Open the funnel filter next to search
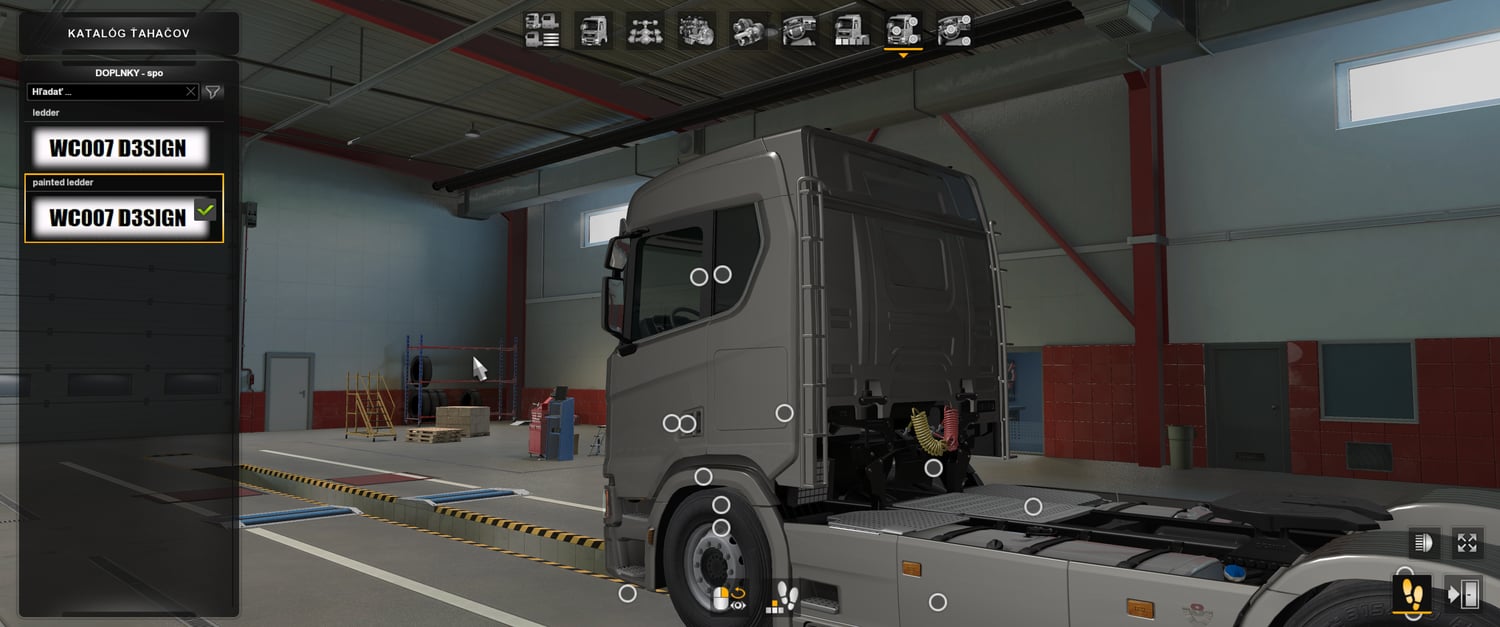1500x627 pixels. (x=213, y=92)
